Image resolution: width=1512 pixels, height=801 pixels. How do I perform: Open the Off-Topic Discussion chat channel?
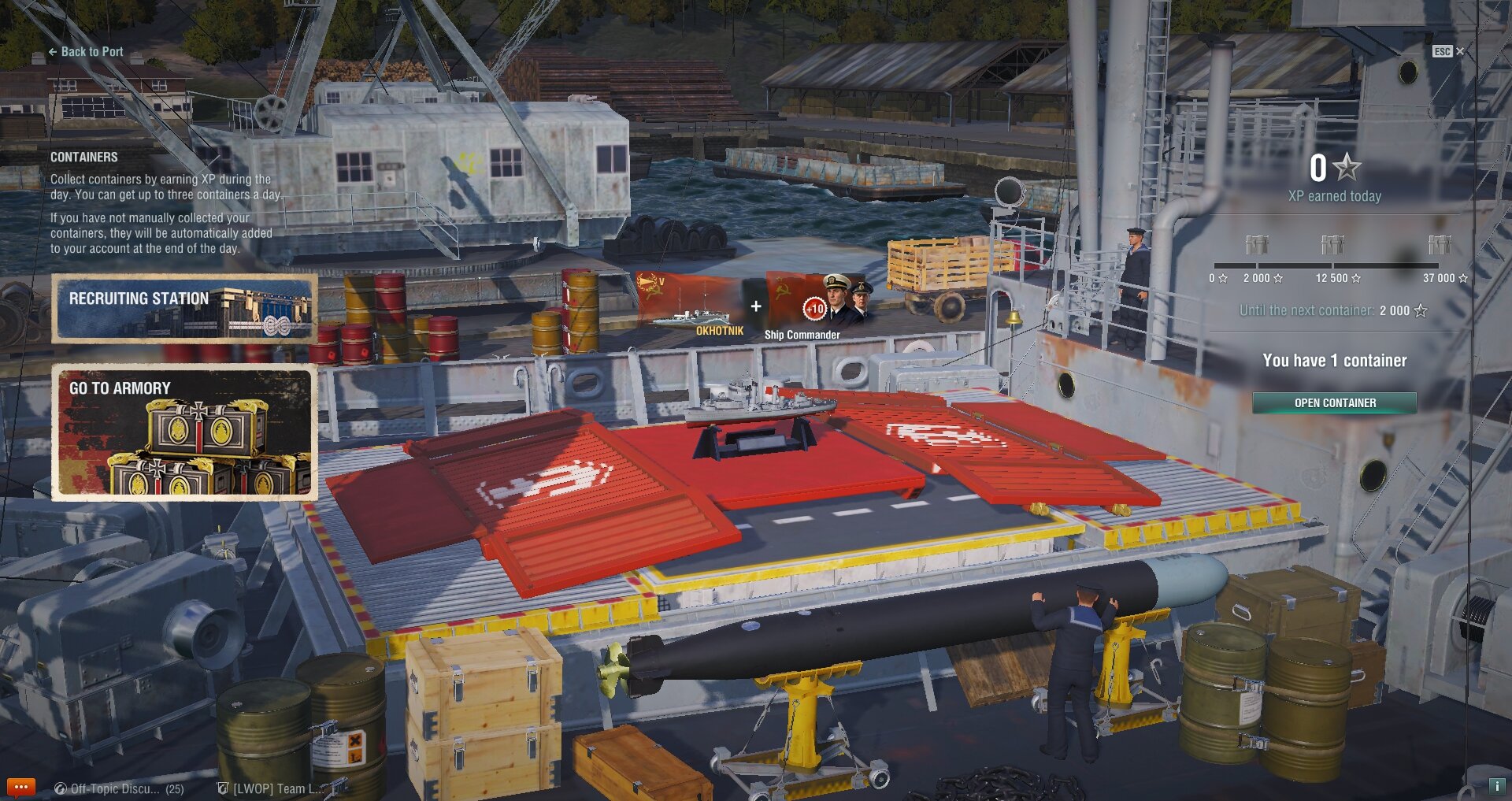118,788
